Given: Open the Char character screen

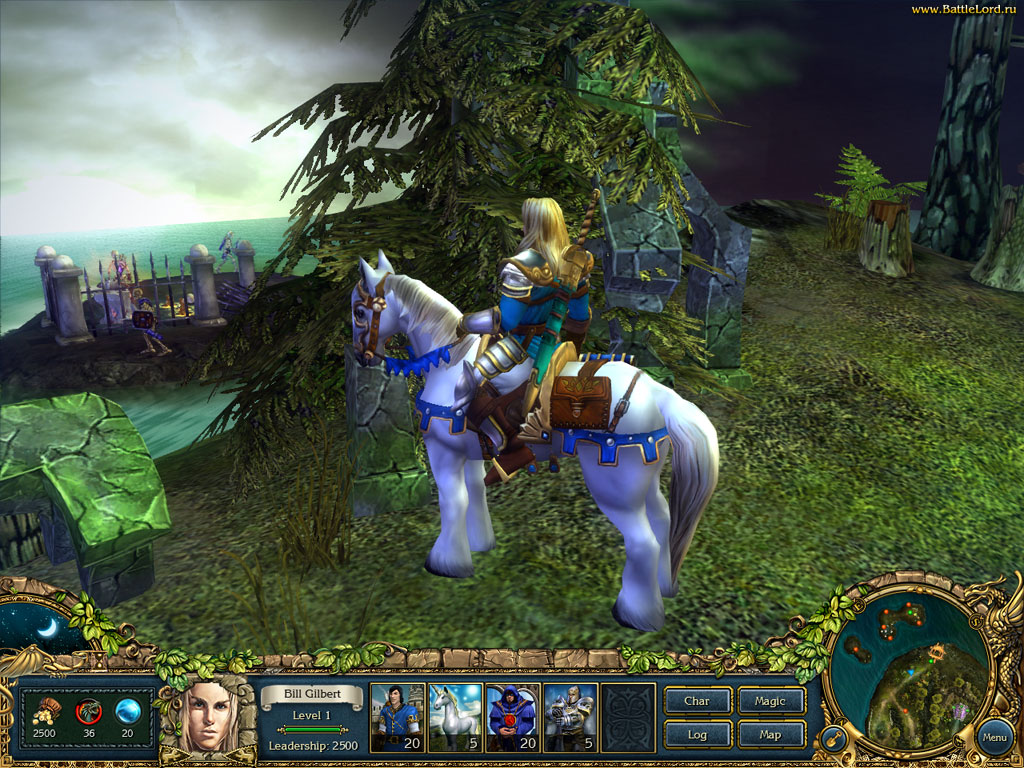Looking at the screenshot, I should (697, 701).
